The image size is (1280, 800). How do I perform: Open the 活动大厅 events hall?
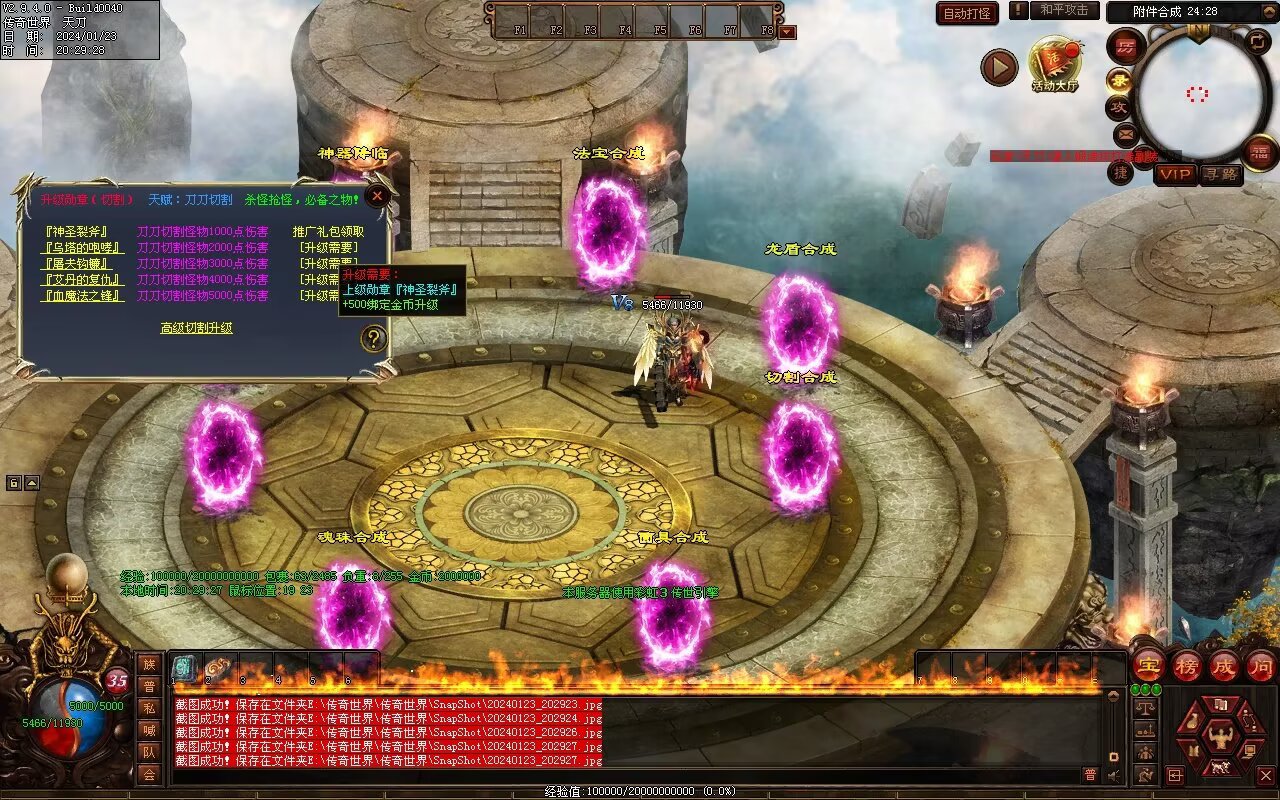click(x=1055, y=64)
